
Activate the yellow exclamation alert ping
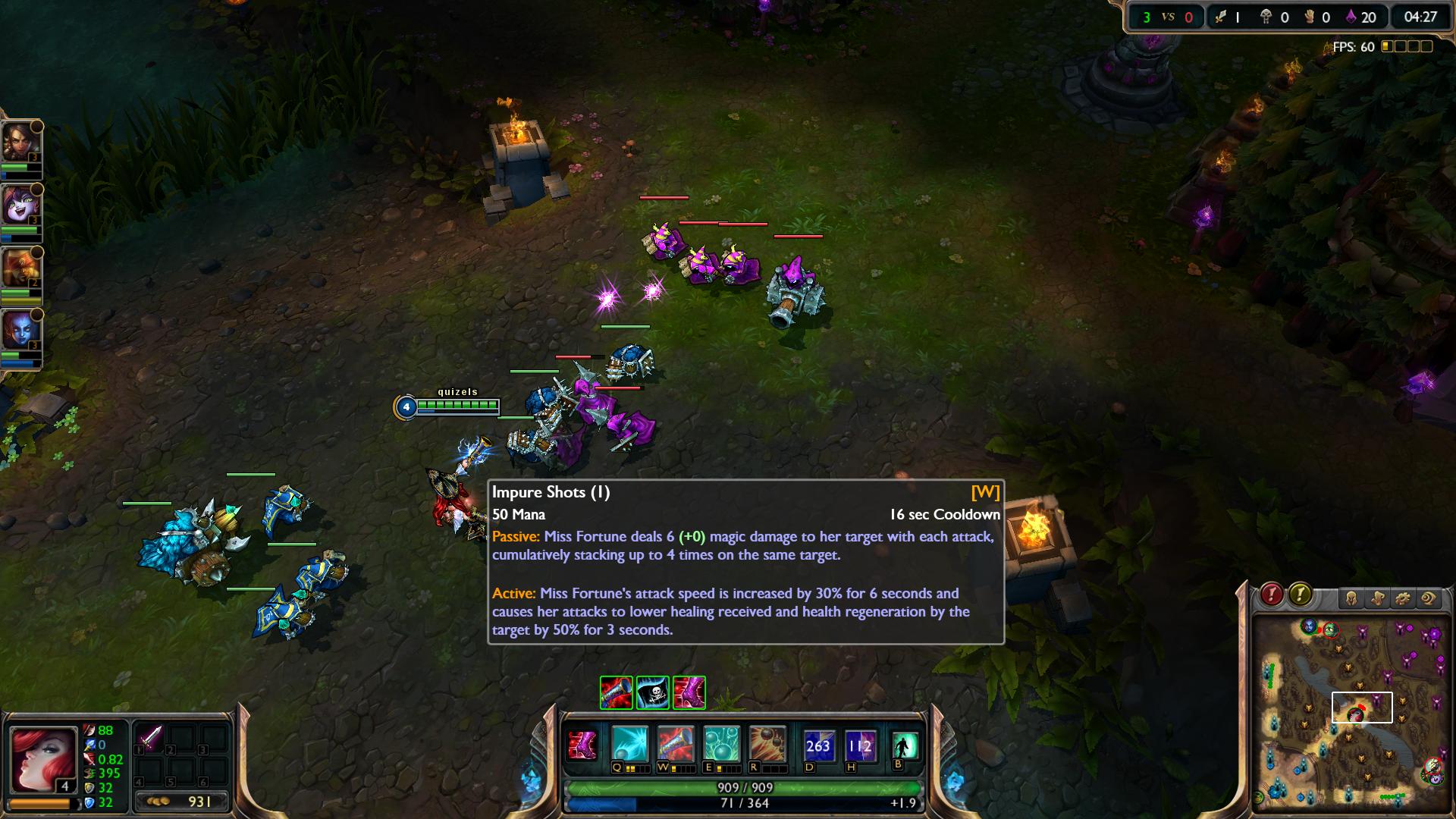(1300, 595)
